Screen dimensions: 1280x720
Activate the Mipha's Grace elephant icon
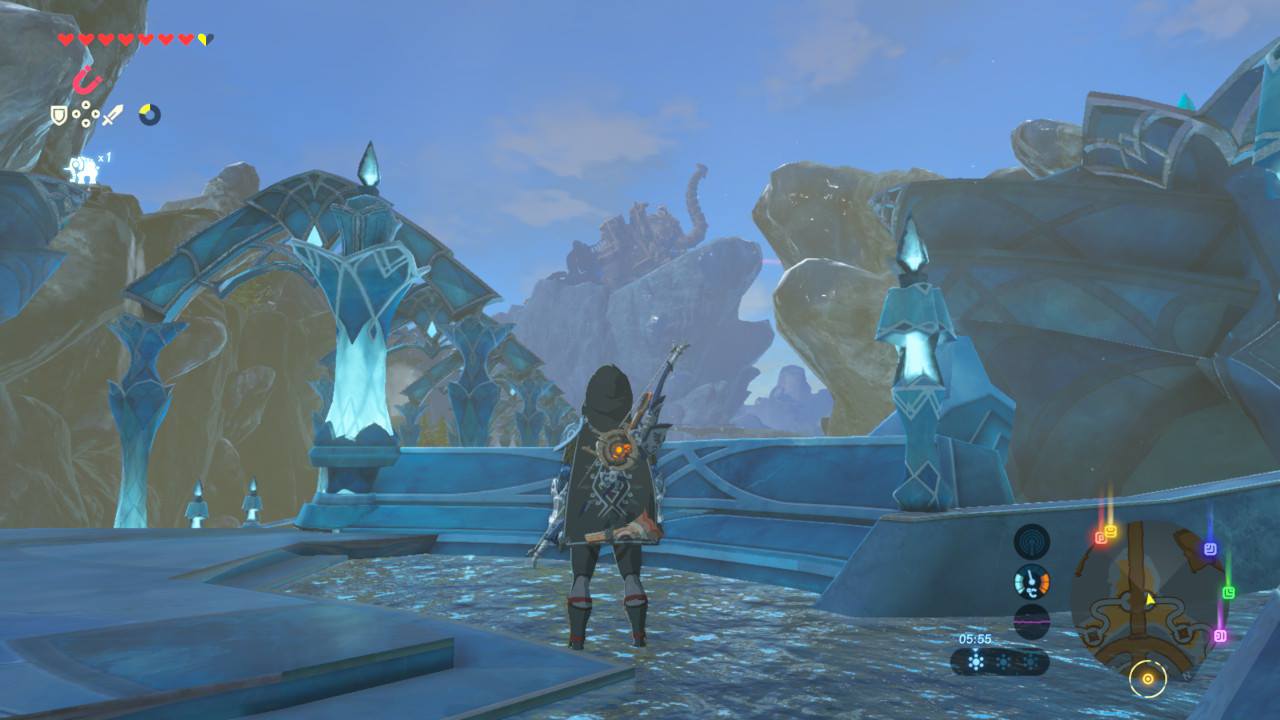[82, 170]
